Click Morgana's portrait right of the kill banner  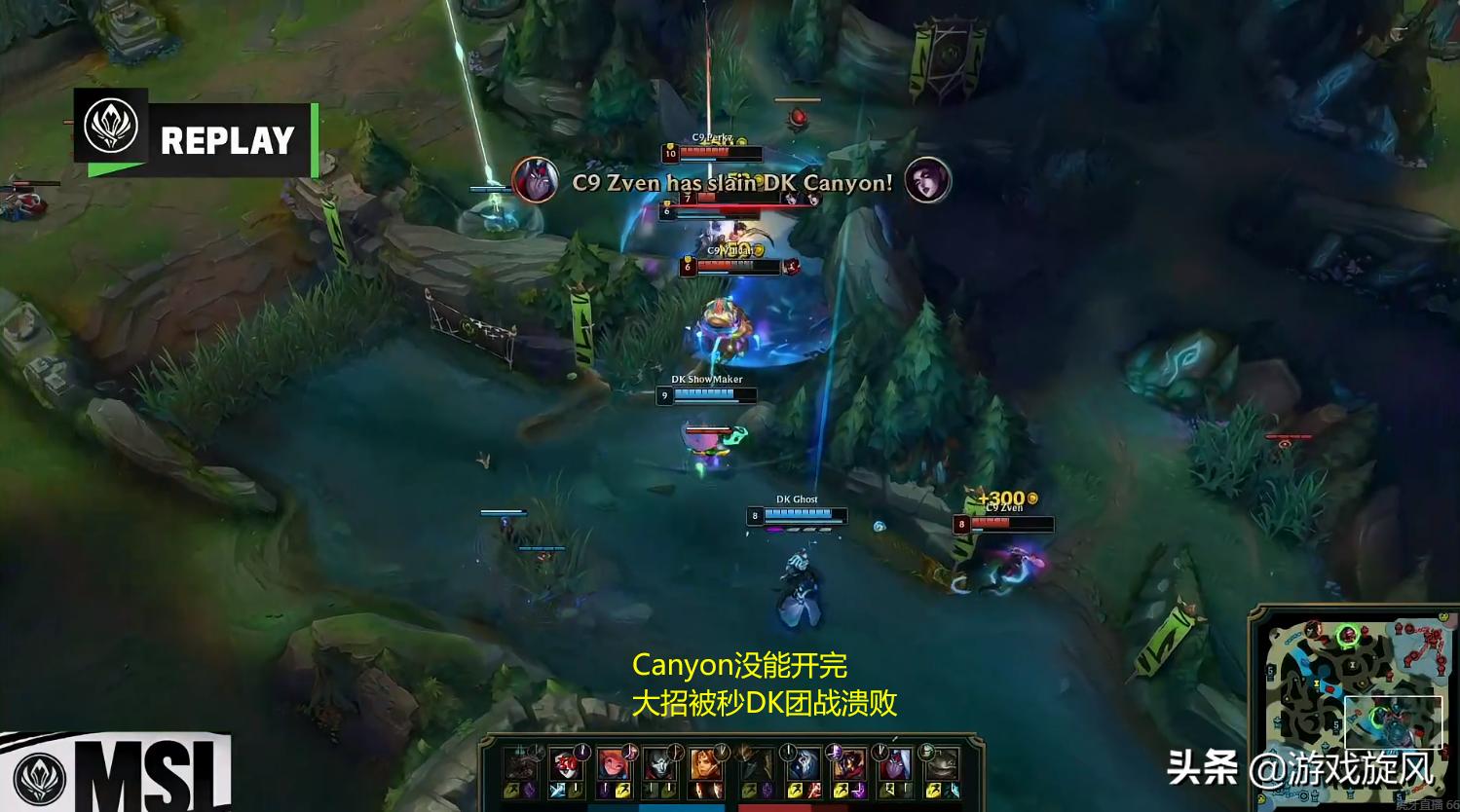pyautogui.click(x=926, y=182)
